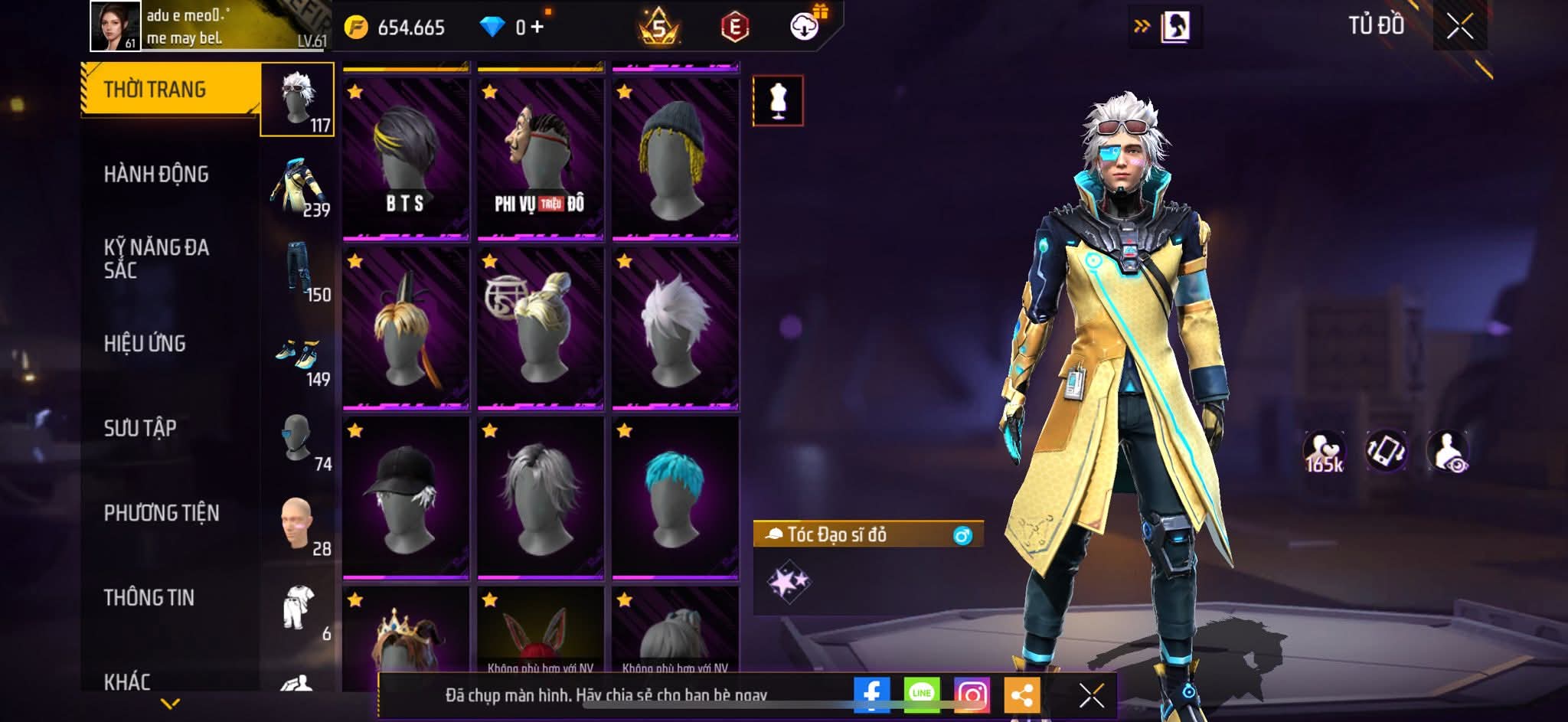
Task: Show the Thông Tin section
Action: click(149, 597)
